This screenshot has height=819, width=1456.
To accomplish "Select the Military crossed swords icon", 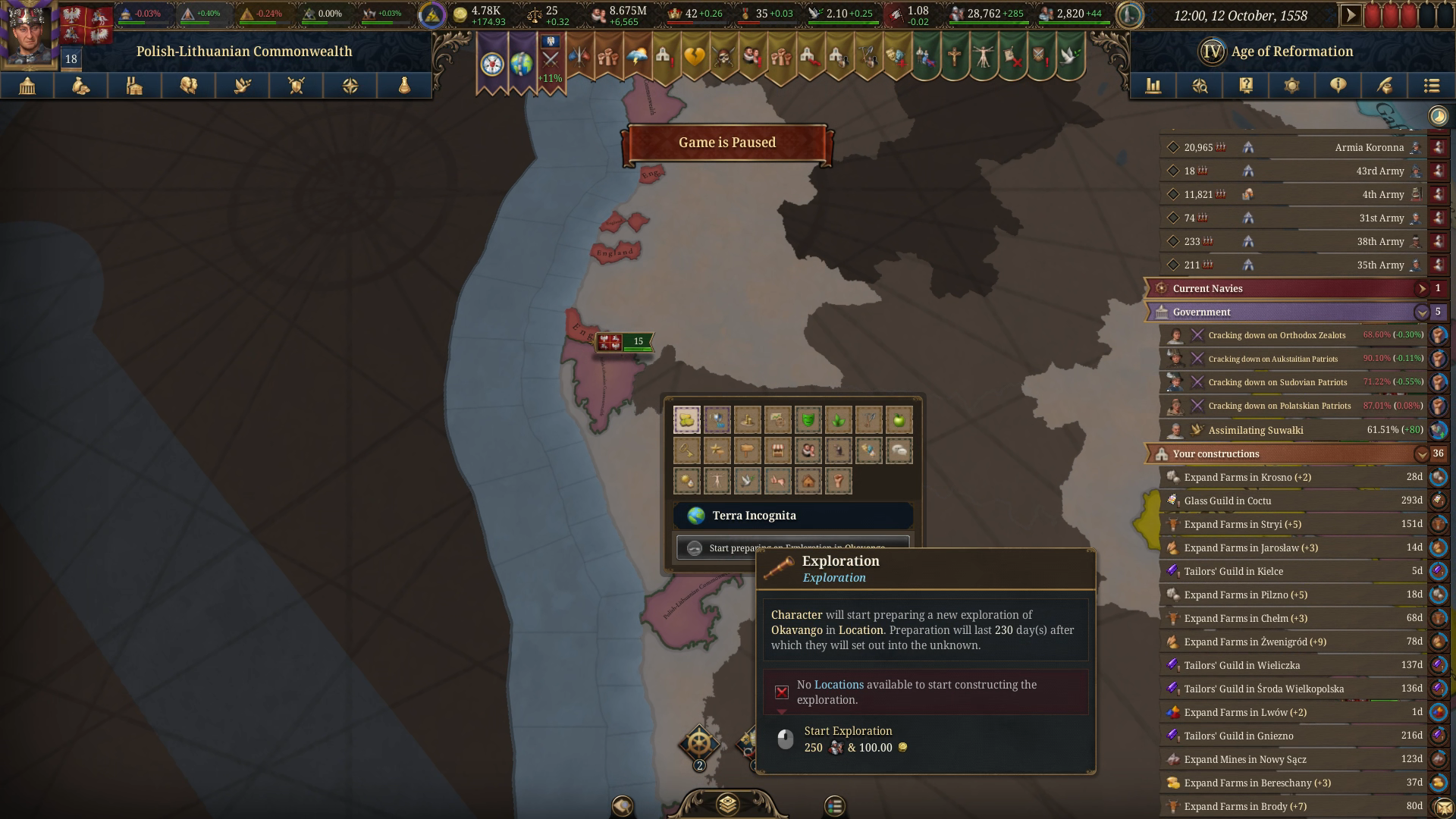I will point(296,86).
